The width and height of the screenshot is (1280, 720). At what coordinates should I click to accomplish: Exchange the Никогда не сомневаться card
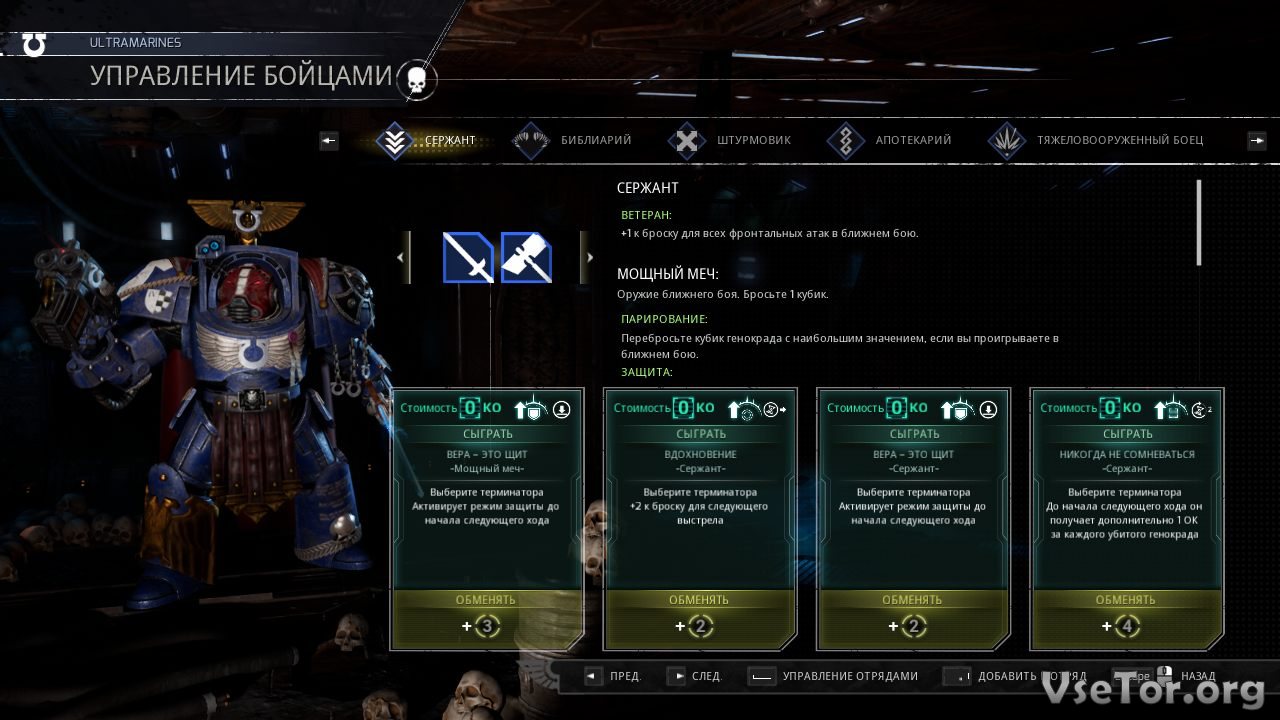click(x=1126, y=600)
